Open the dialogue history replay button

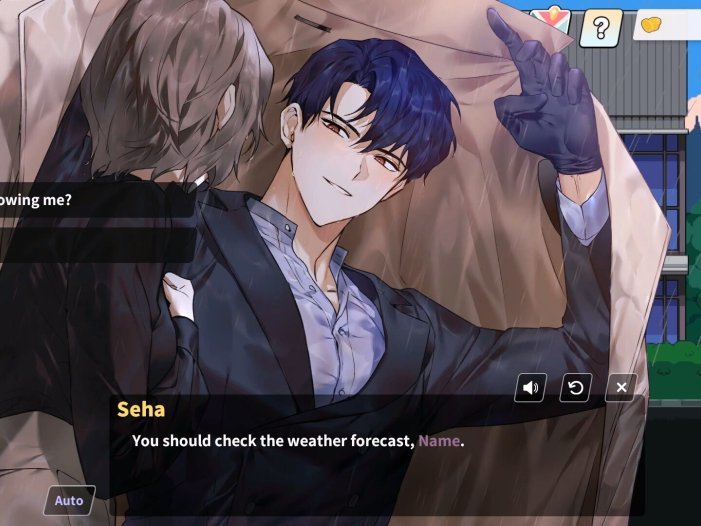(575, 388)
